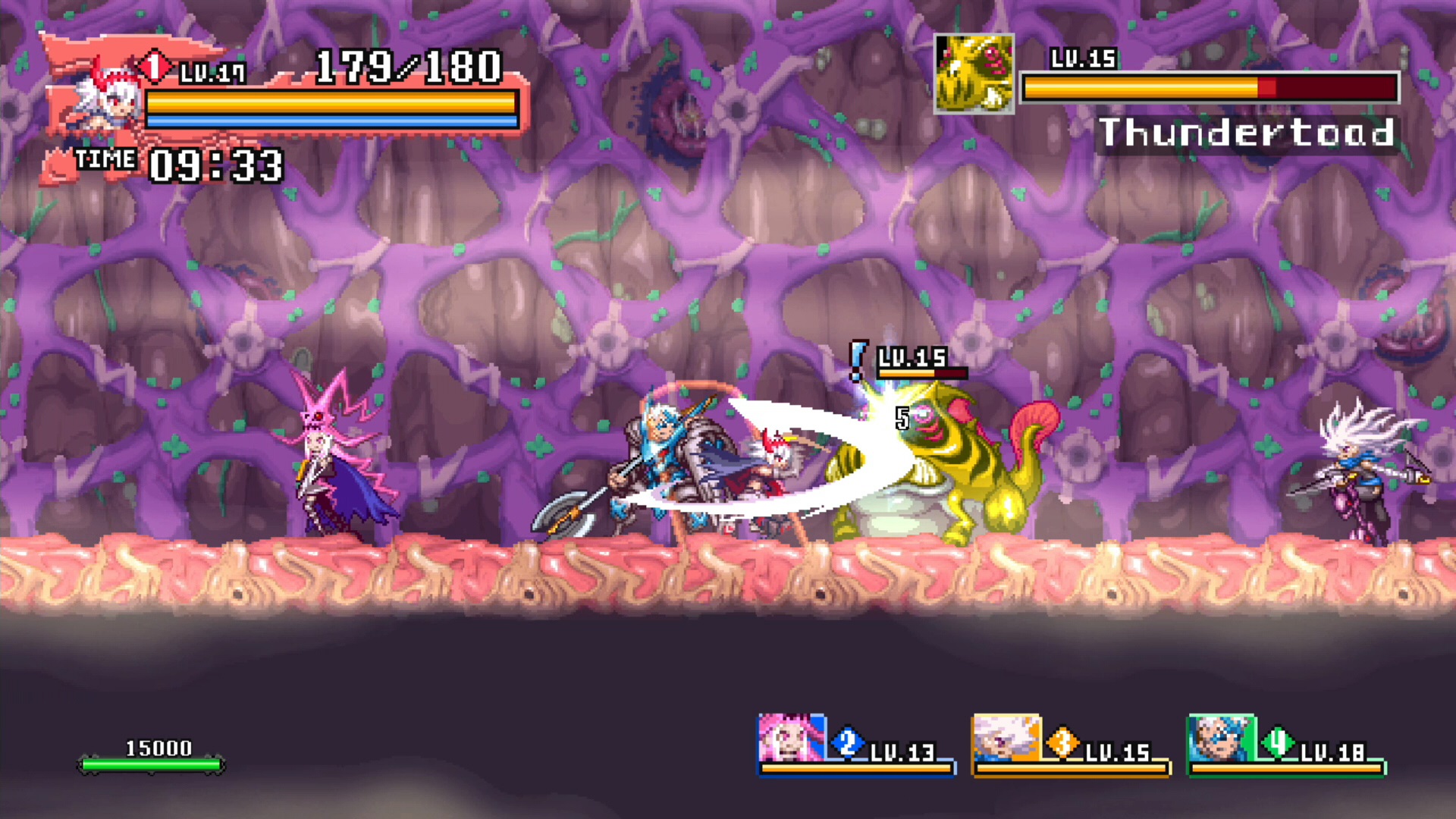Select the Thundertoad boss portrait
Viewport: 1456px width, 819px height.
[974, 74]
